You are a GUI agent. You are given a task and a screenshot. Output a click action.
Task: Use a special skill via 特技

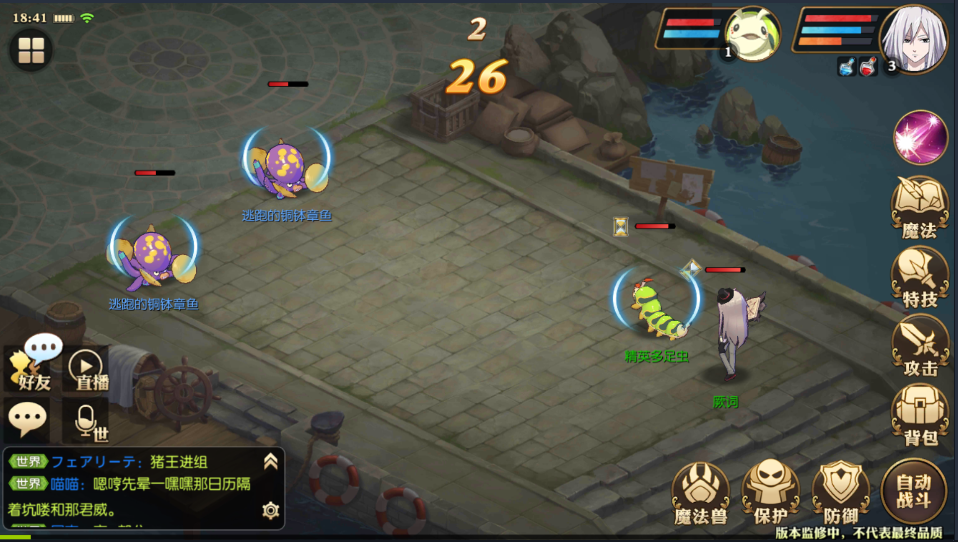919,275
